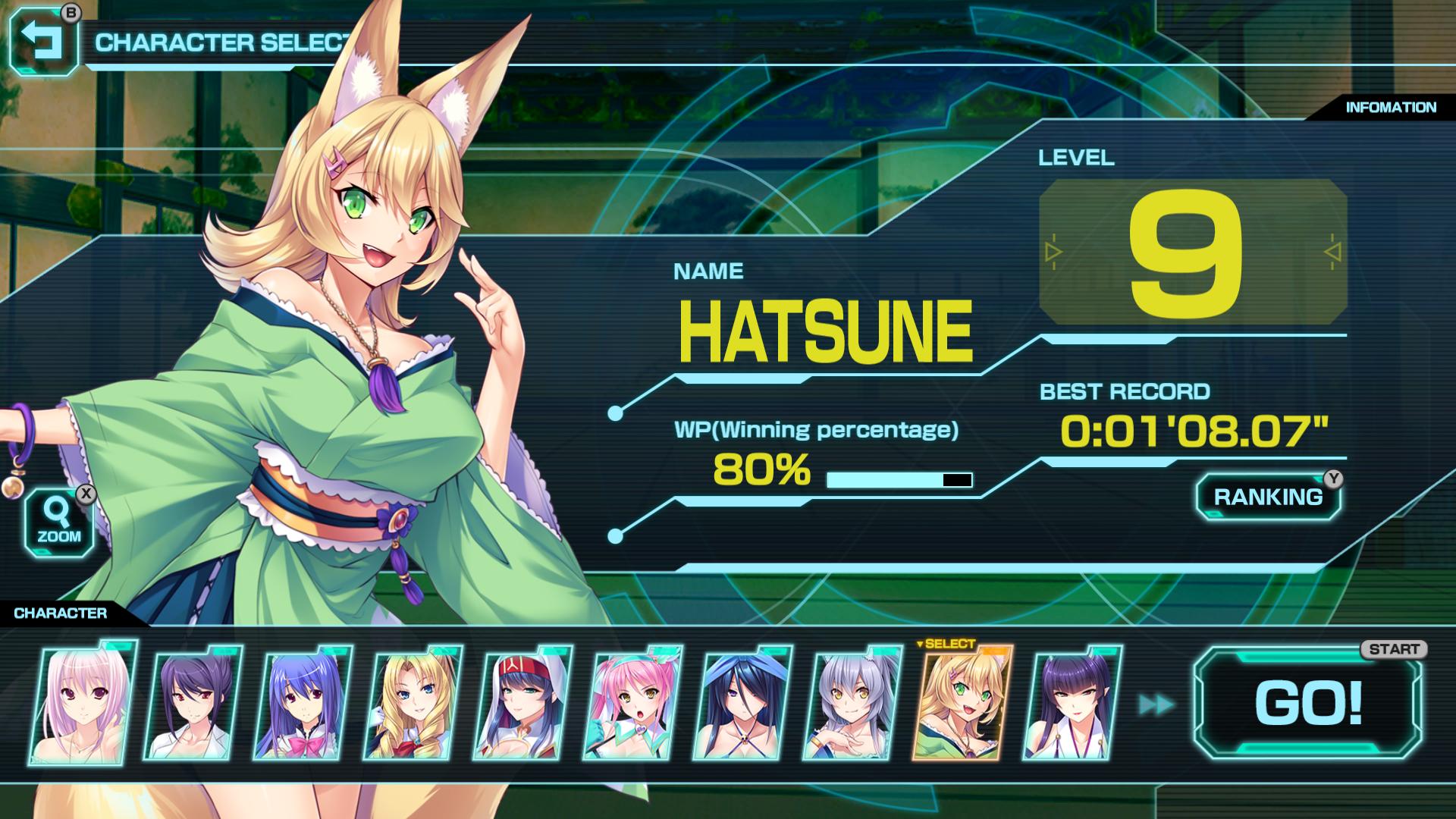This screenshot has height=819, width=1456.
Task: Decrease level with the left arrow
Action: pos(1053,252)
